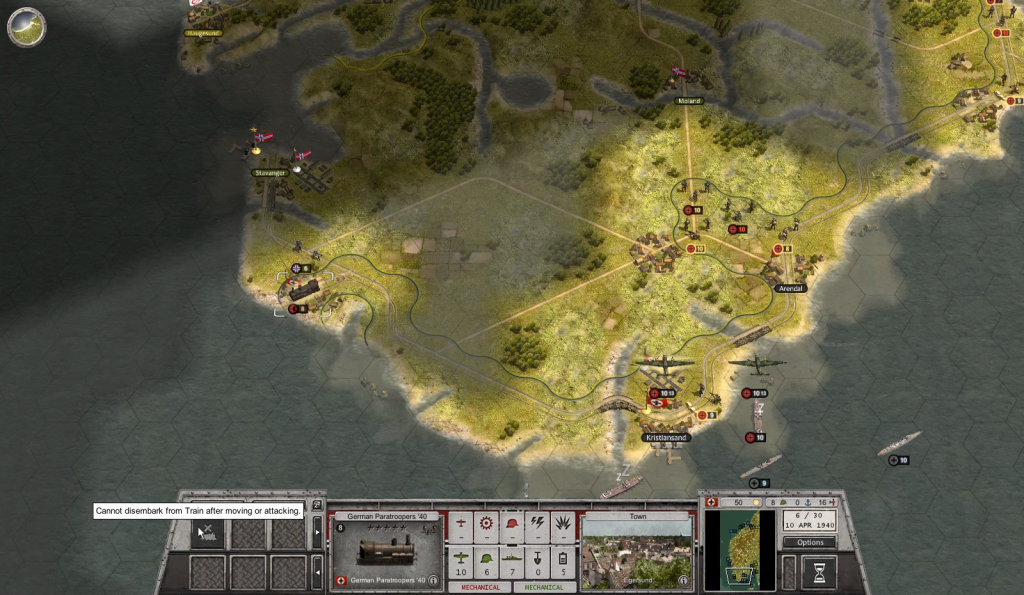Screen dimensions: 1024x595
Task: Click the disembark from train button
Action: pos(207,534)
